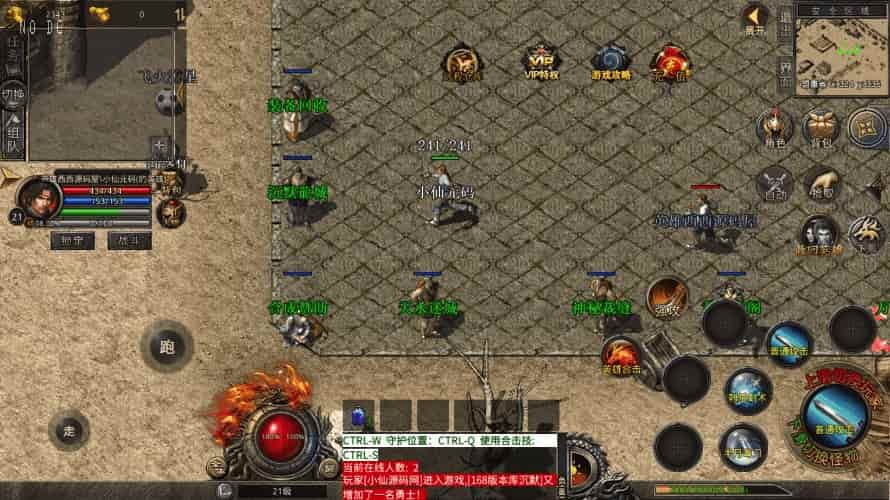Screen dimensions: 890x500
Task: Tap the 走 walk button
Action: tap(69, 431)
